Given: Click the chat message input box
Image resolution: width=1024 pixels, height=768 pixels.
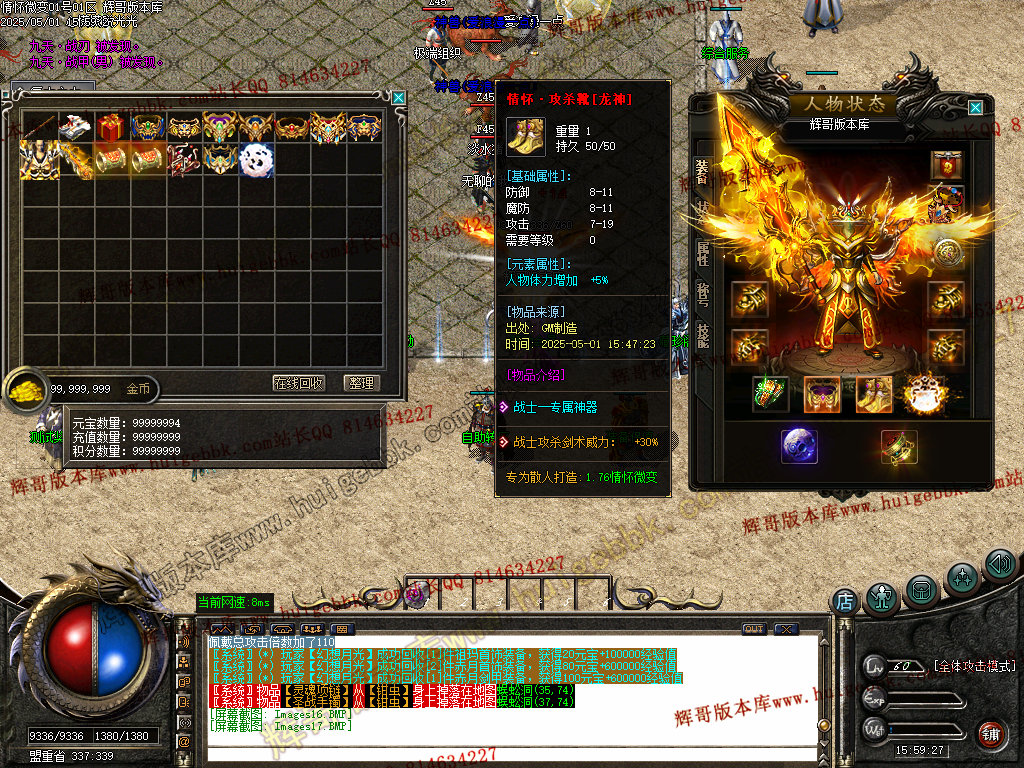Looking at the screenshot, I should click(x=500, y=752).
